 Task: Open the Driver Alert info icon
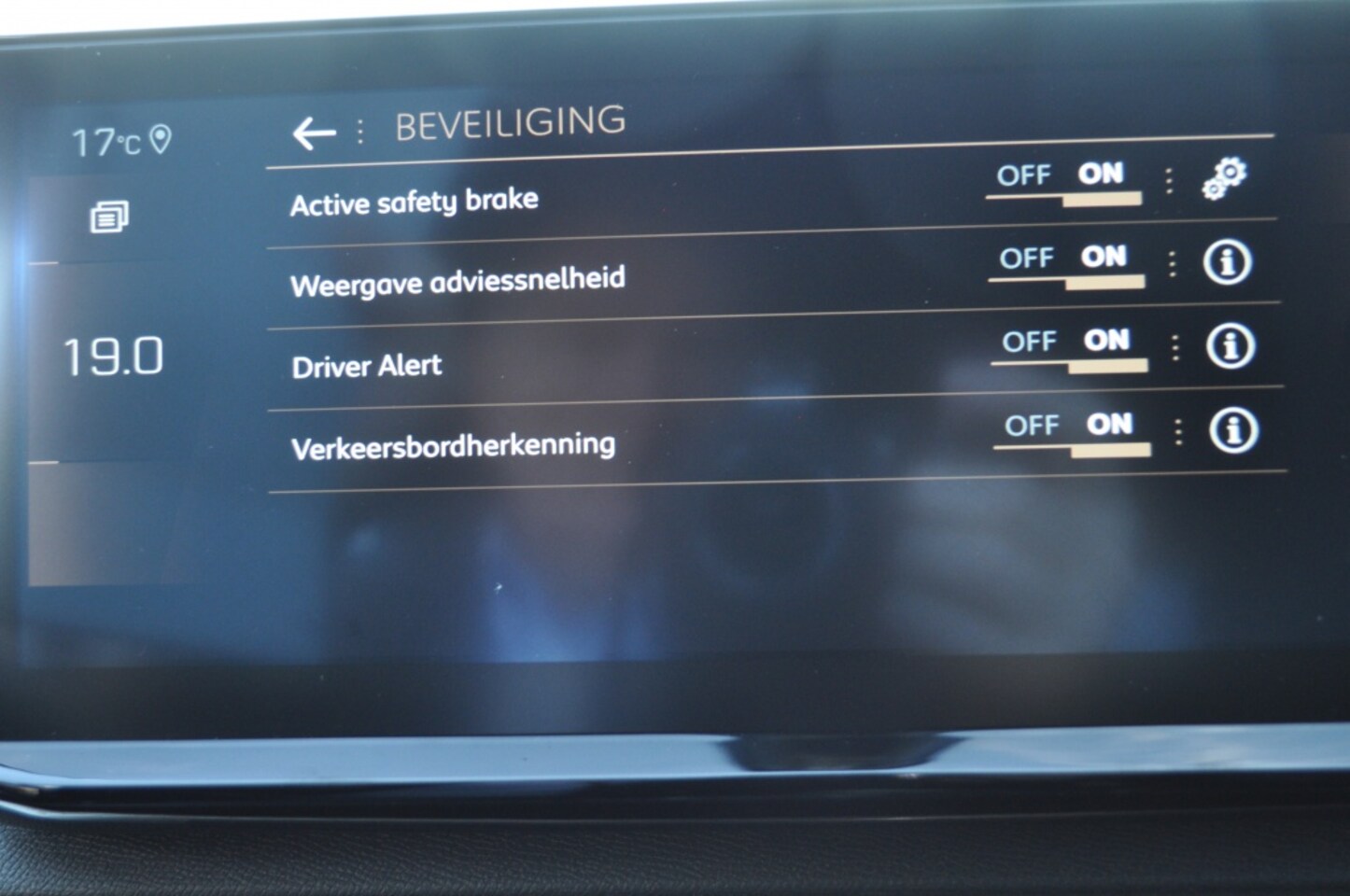pos(1230,346)
